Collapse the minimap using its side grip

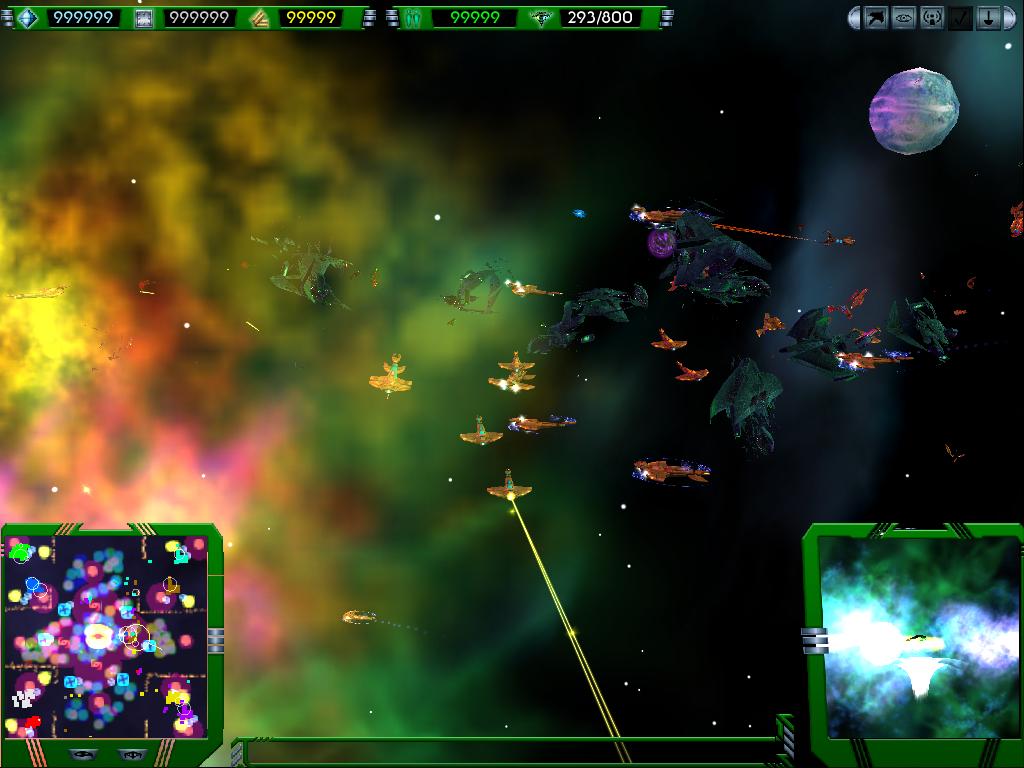tap(216, 640)
